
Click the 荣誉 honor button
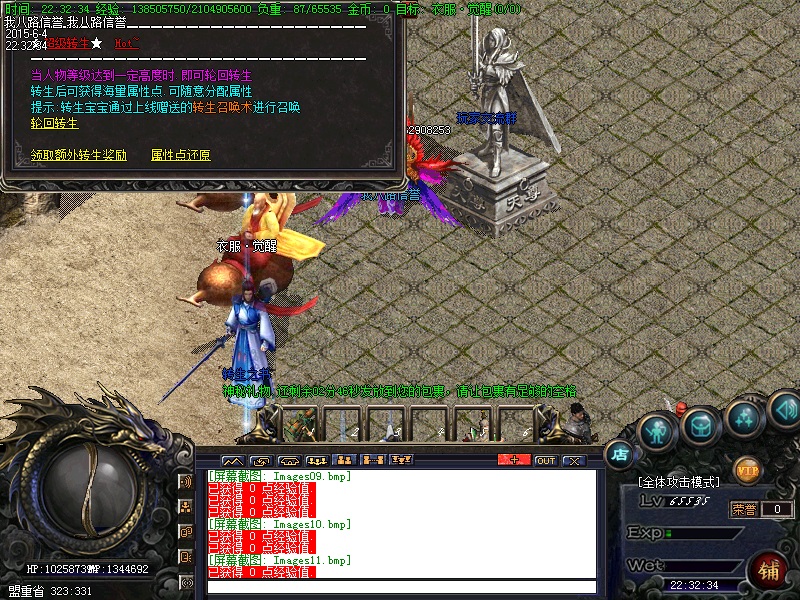click(x=743, y=509)
